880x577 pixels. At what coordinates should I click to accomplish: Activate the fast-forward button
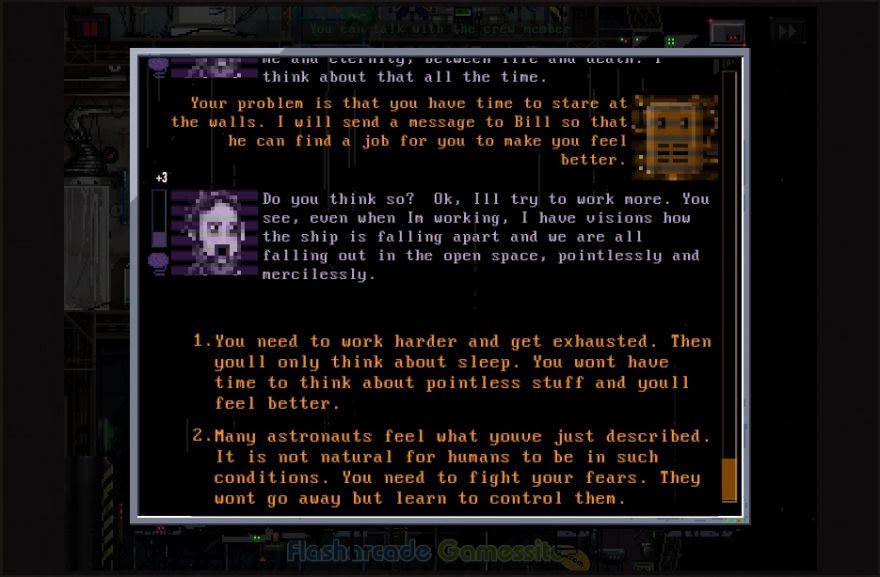(x=788, y=31)
